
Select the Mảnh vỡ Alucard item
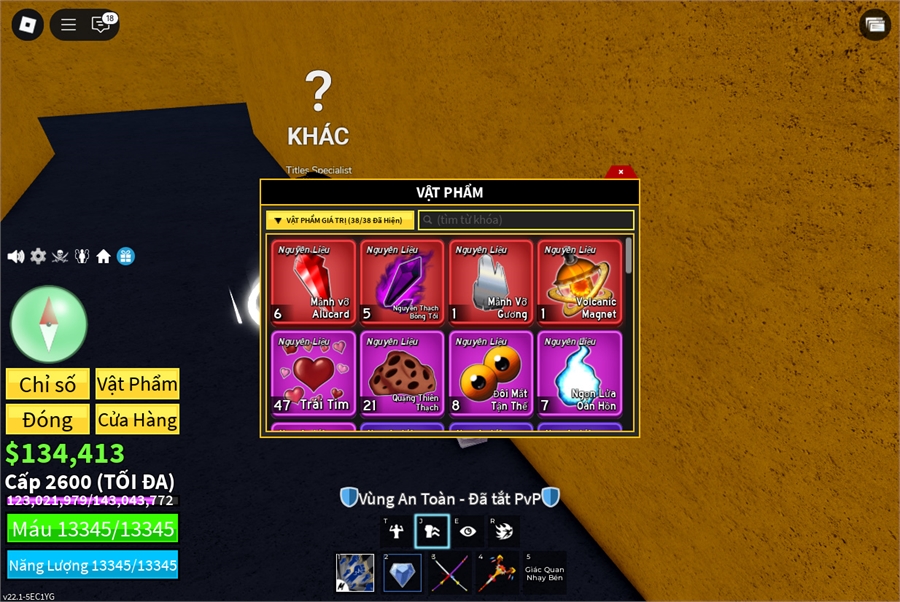(313, 282)
